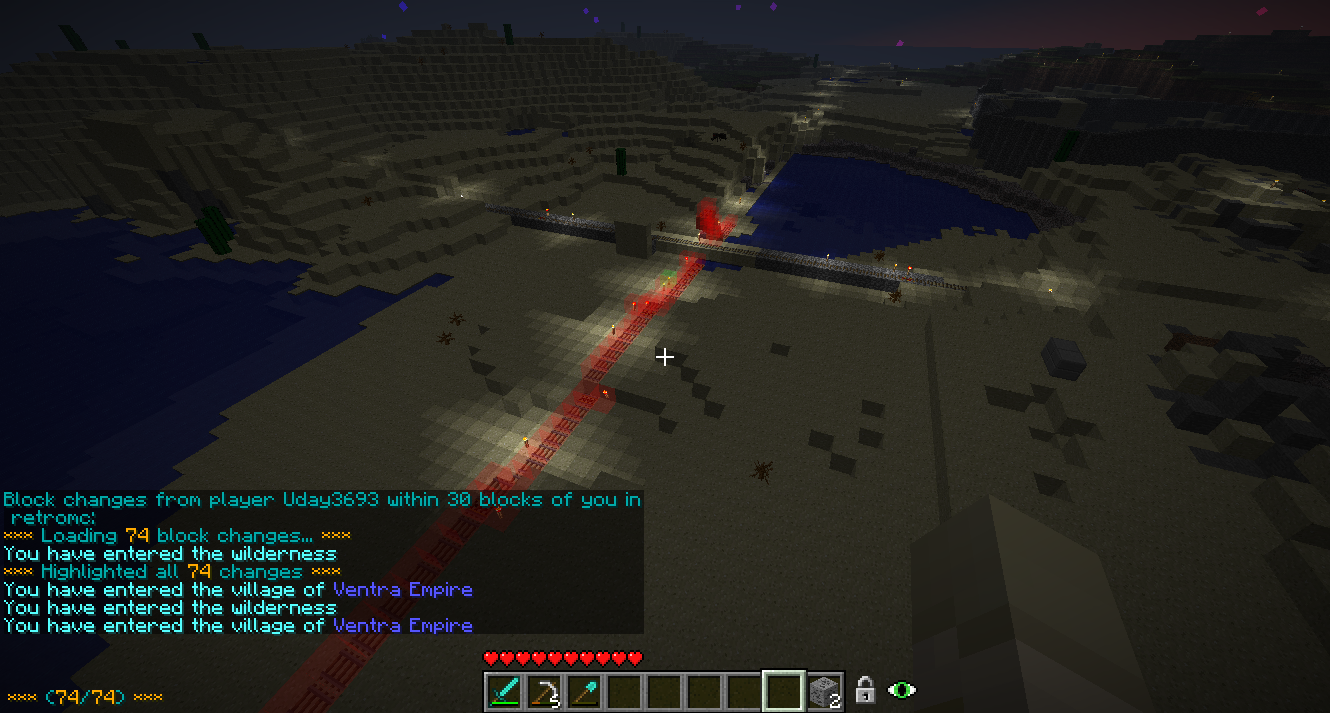Screen dimensions: 1330x713
Task: Click the padlock icon beside the hotbar
Action: click(x=865, y=690)
